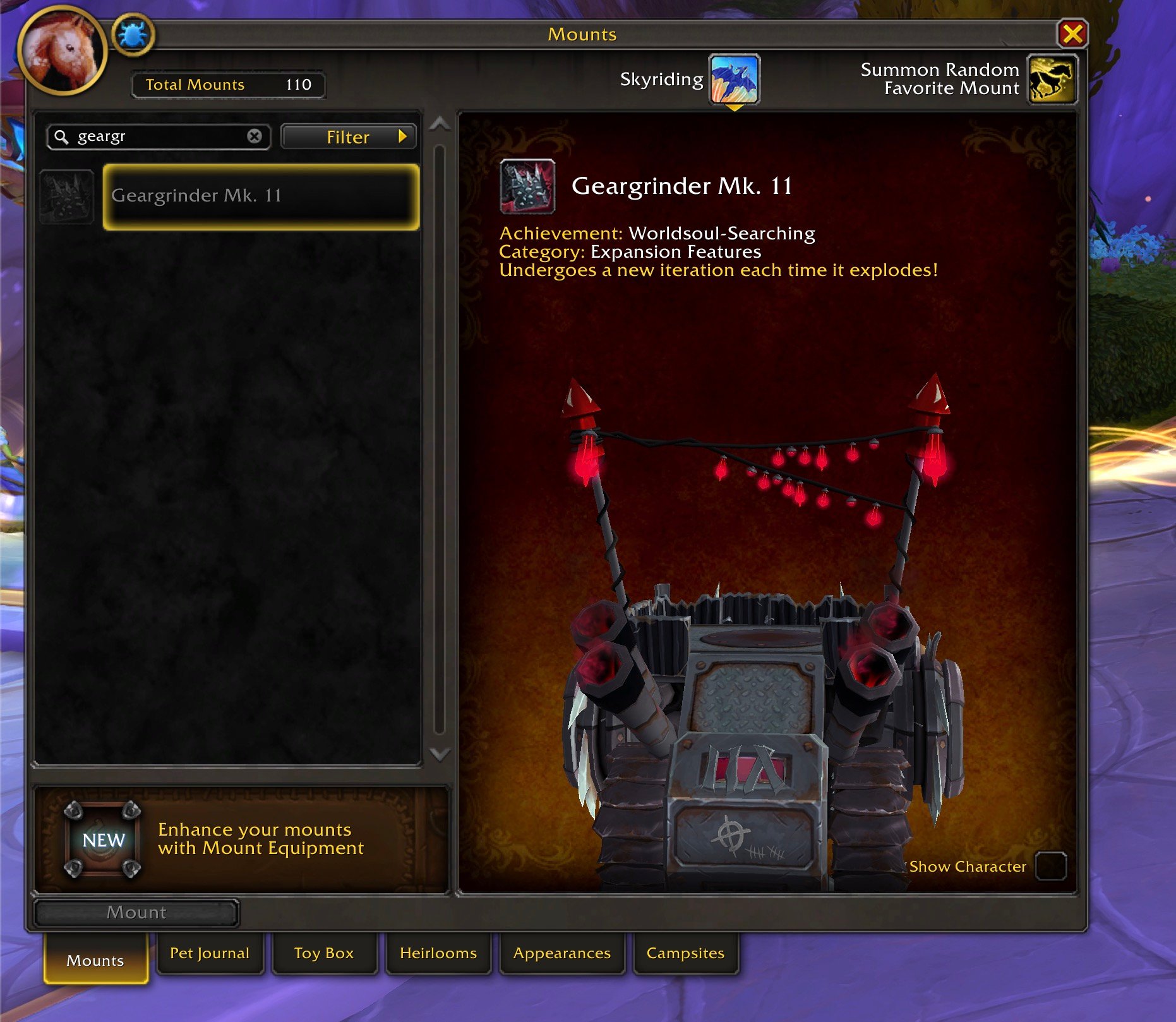Image resolution: width=1176 pixels, height=1022 pixels.
Task: Toggle the Show Character checkbox
Action: click(x=1051, y=866)
